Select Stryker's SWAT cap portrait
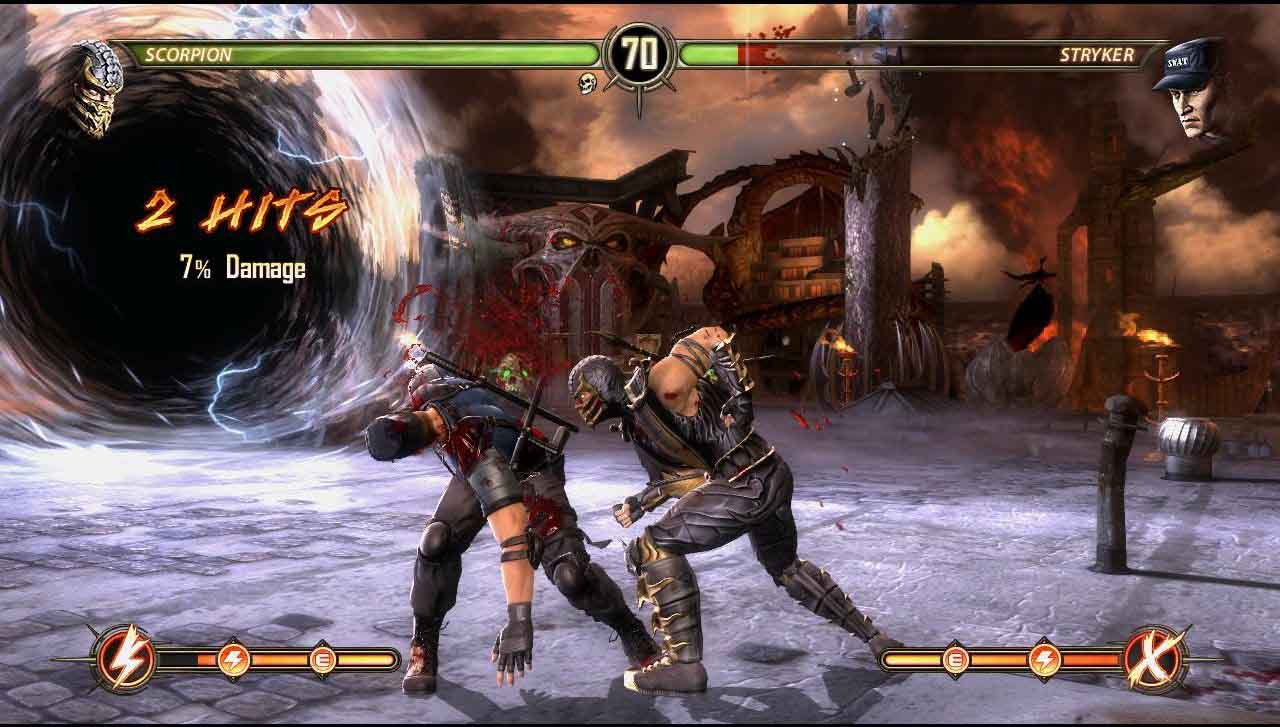This screenshot has width=1280, height=727. 1190,88
